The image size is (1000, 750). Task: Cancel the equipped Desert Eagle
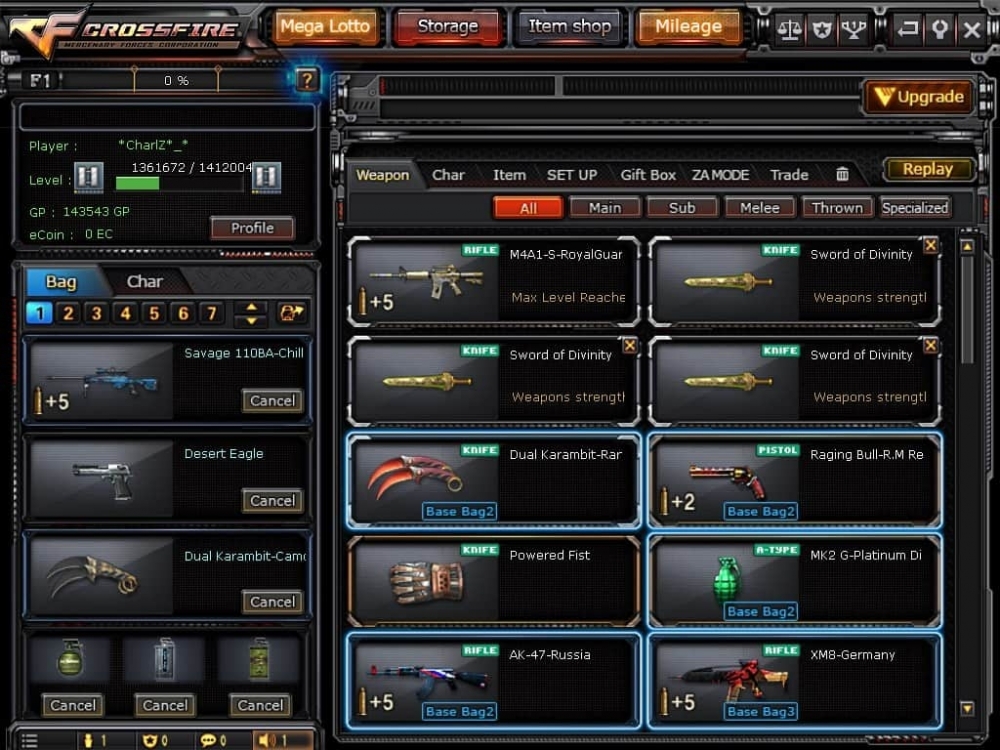[x=272, y=501]
